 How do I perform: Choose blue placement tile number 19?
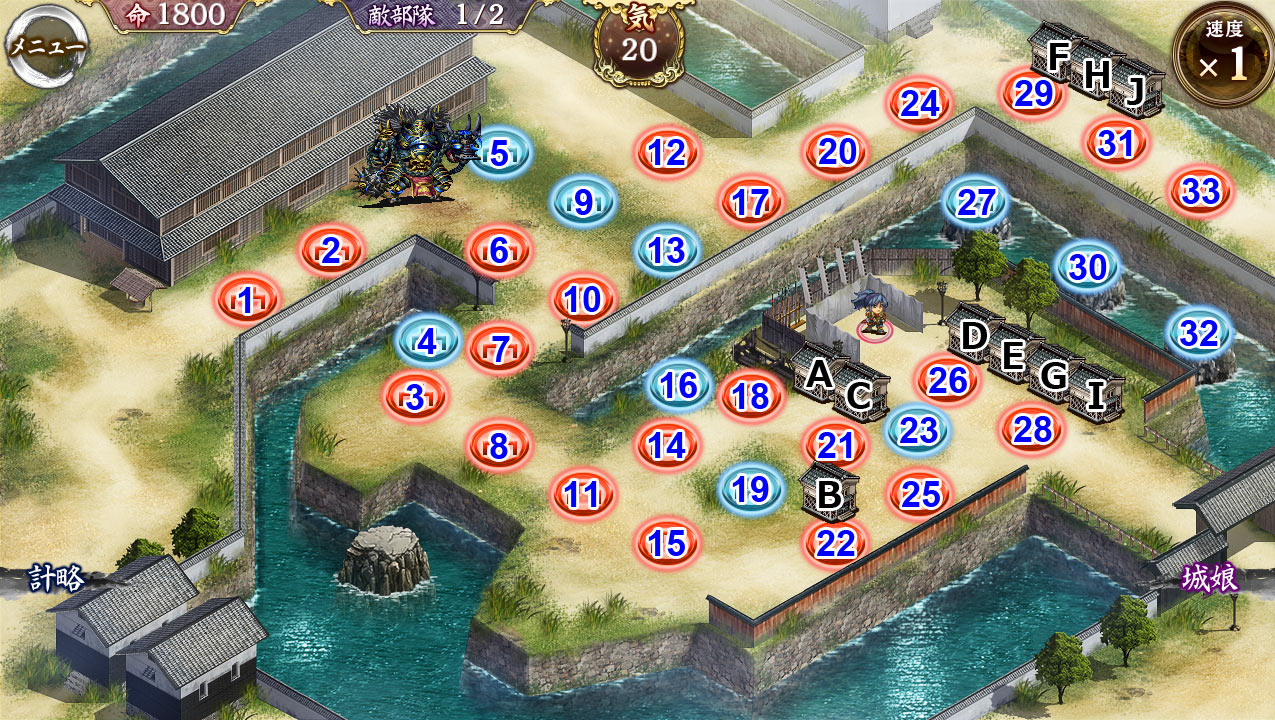[750, 489]
